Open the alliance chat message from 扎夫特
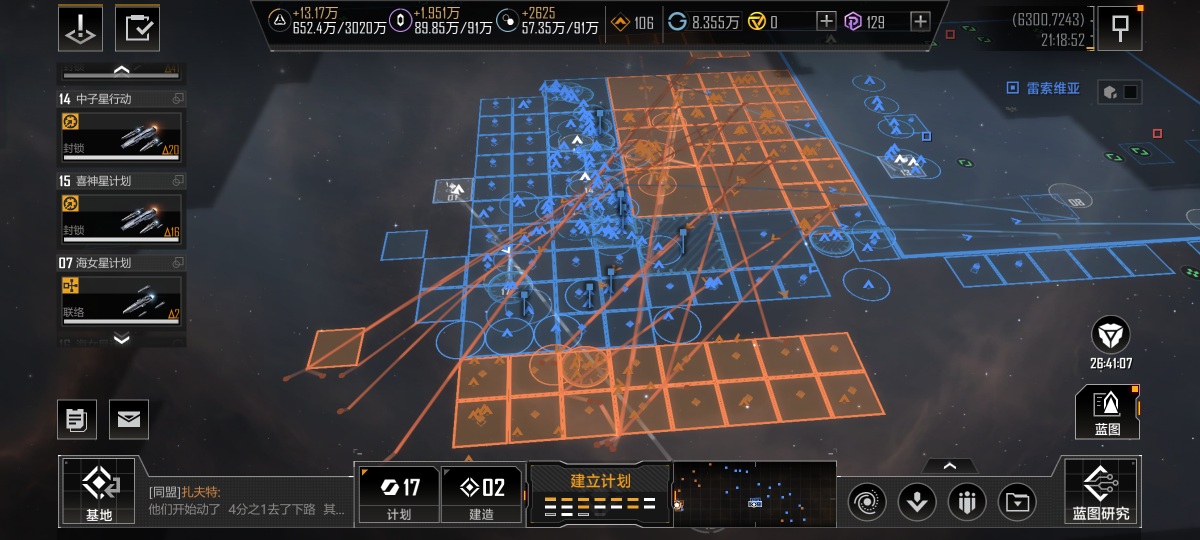Image resolution: width=1200 pixels, height=540 pixels. (246, 500)
